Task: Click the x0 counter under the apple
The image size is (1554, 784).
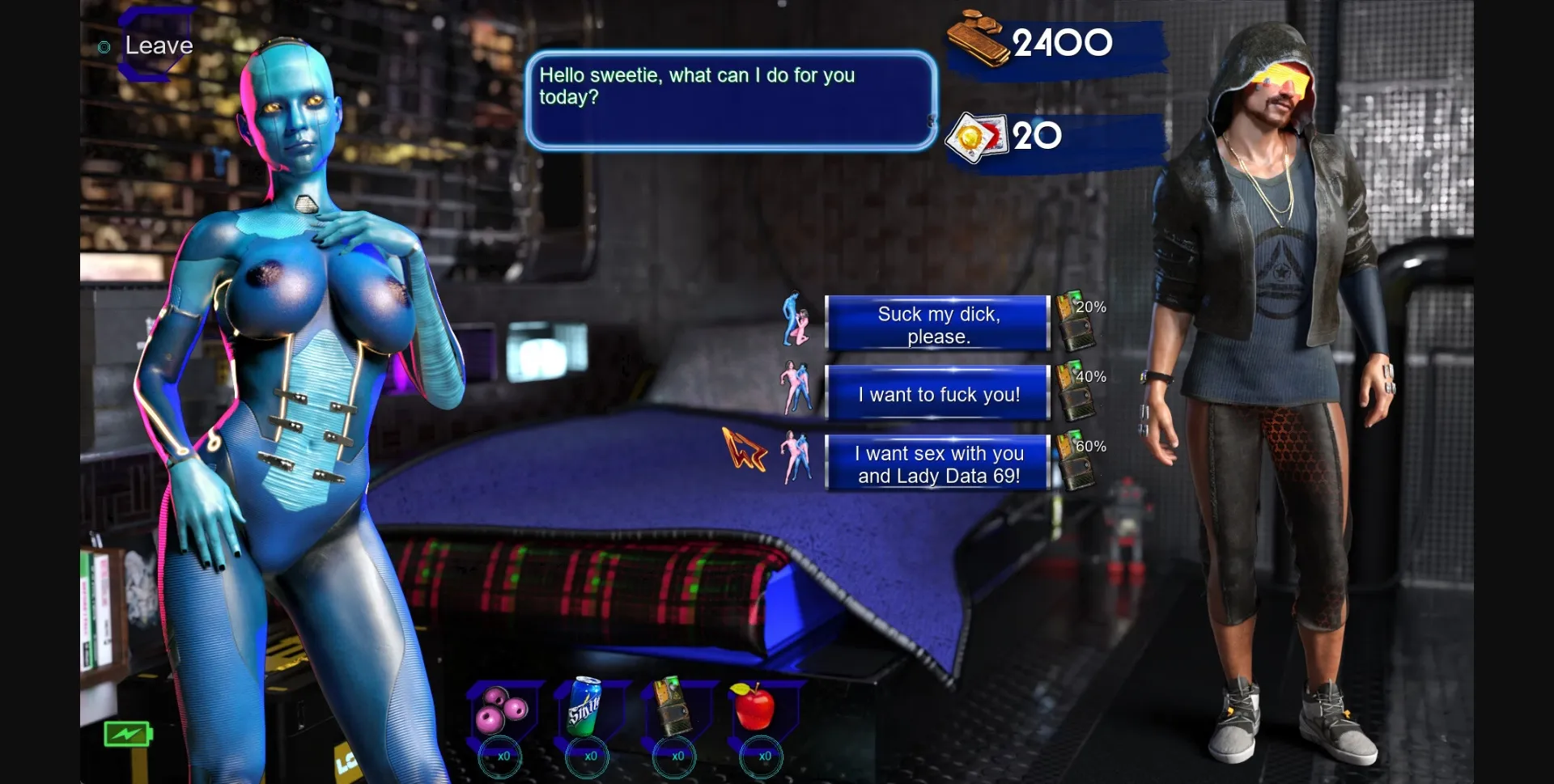Action: tap(762, 757)
